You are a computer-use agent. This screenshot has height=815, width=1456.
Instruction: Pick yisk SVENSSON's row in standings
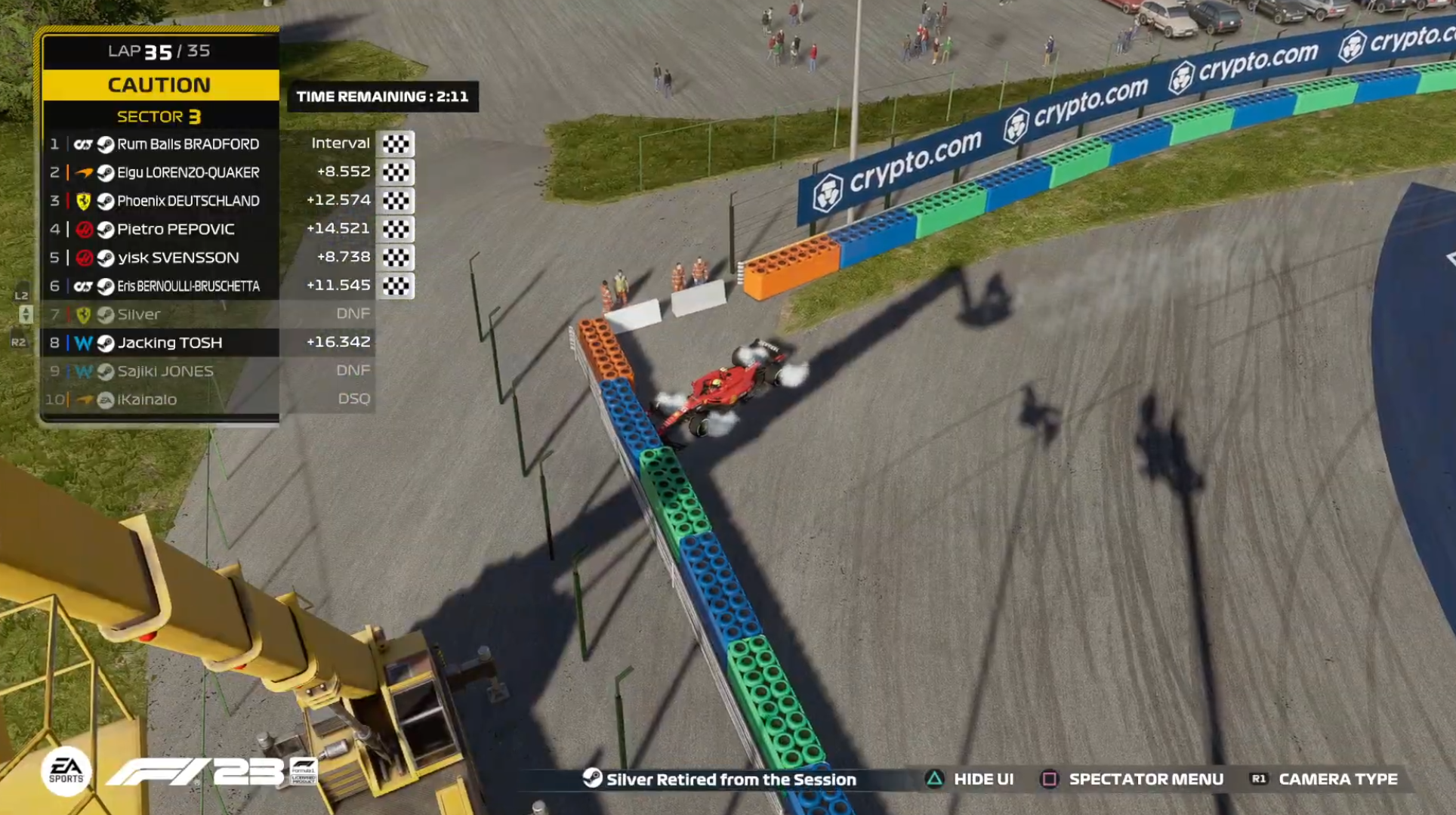tap(178, 258)
